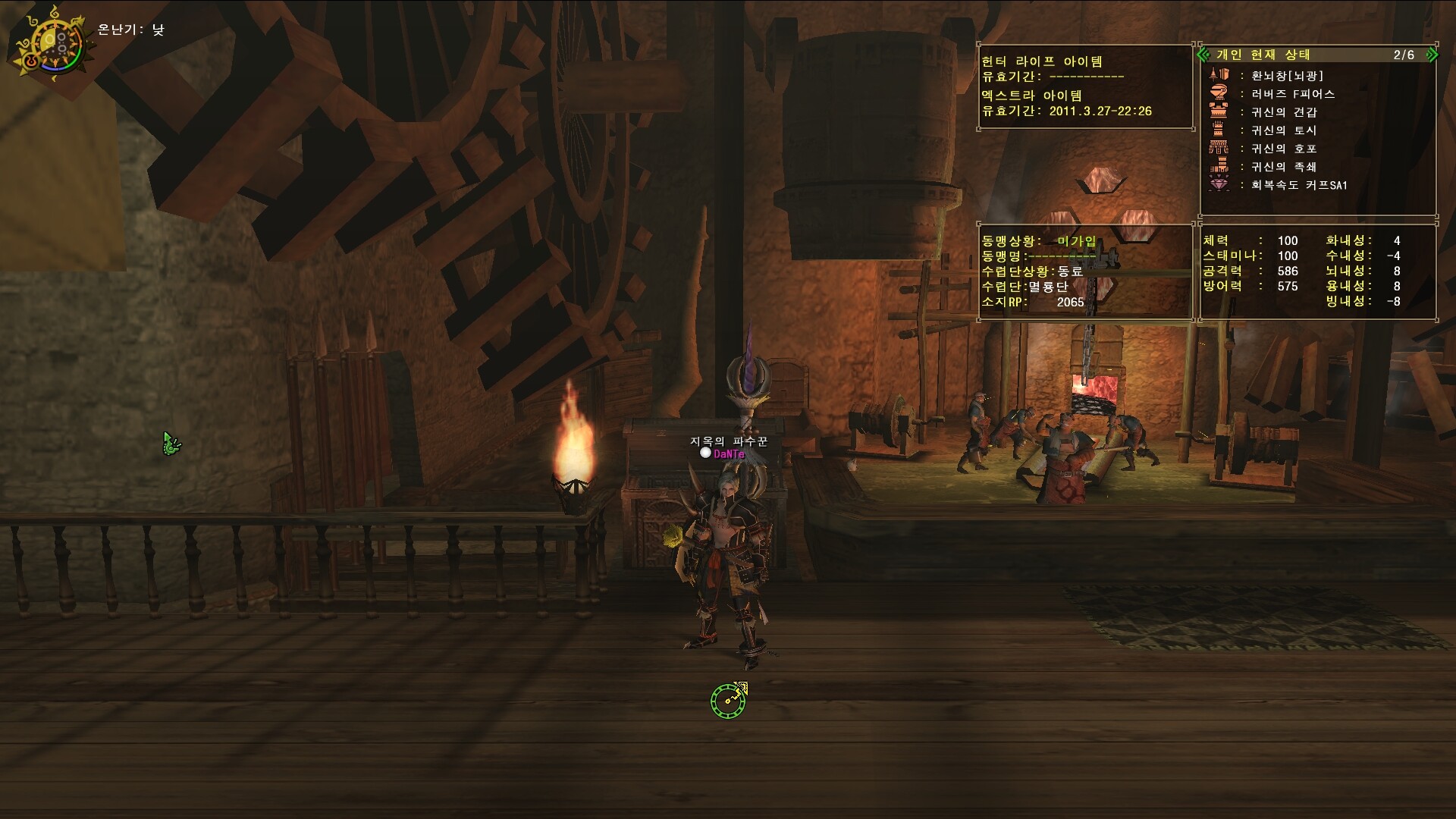The width and height of the screenshot is (1456, 819).
Task: Select the 회복속도 커프SA1 jewel row
Action: click(1298, 185)
